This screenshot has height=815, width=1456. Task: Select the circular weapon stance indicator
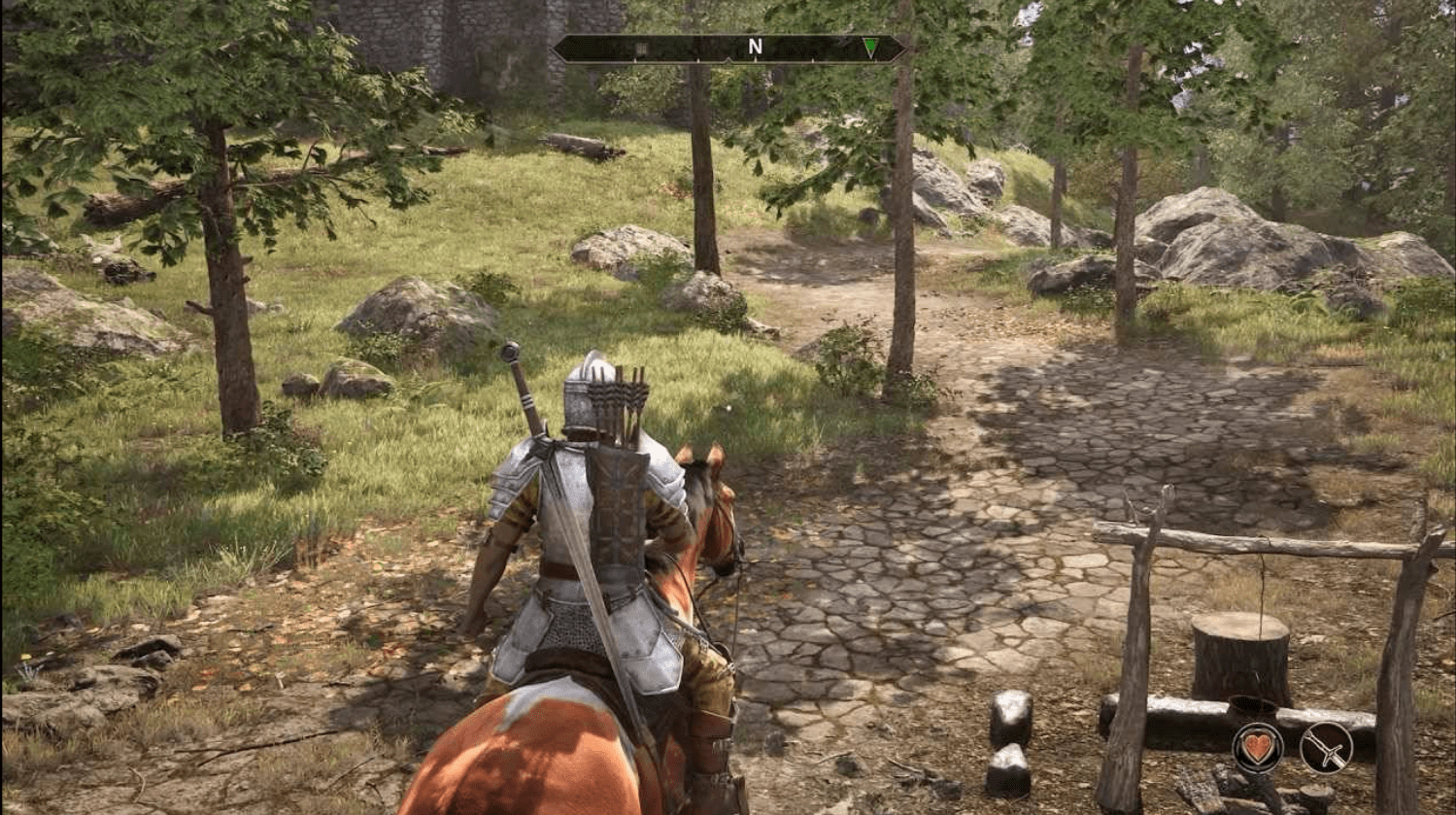(x=1326, y=748)
